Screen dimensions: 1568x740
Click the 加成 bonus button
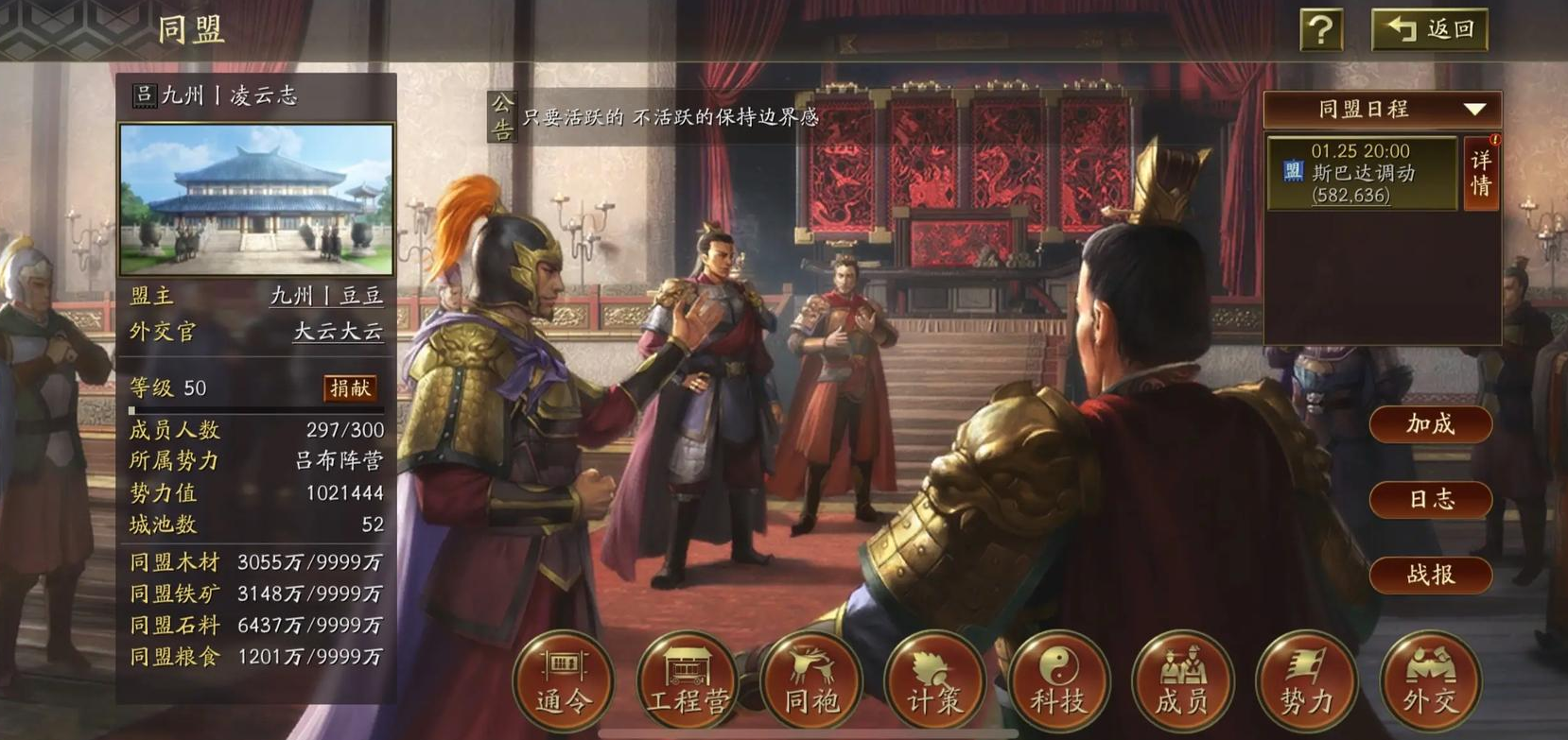[x=1430, y=425]
